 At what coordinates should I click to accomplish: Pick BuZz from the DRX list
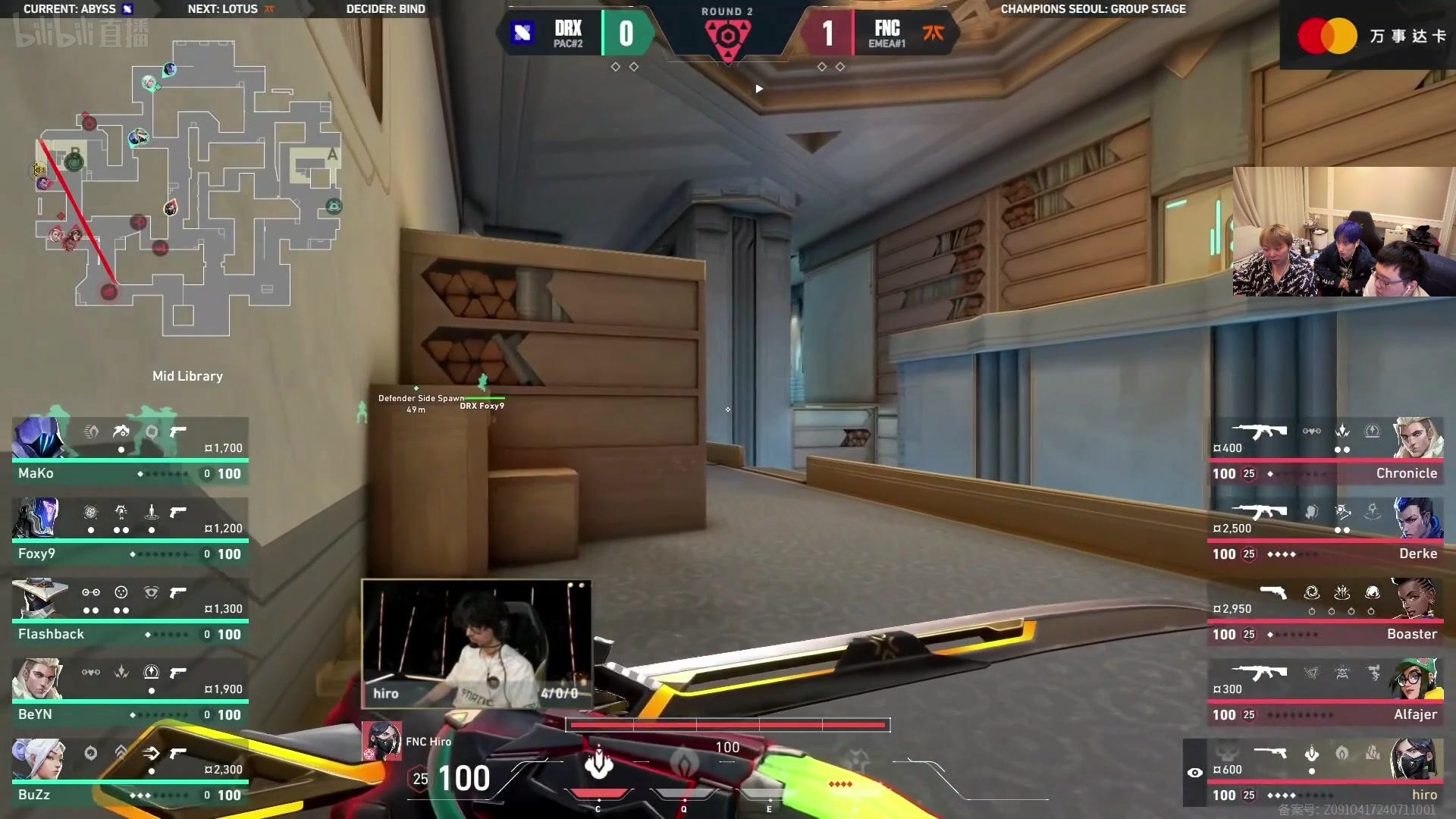[130, 773]
